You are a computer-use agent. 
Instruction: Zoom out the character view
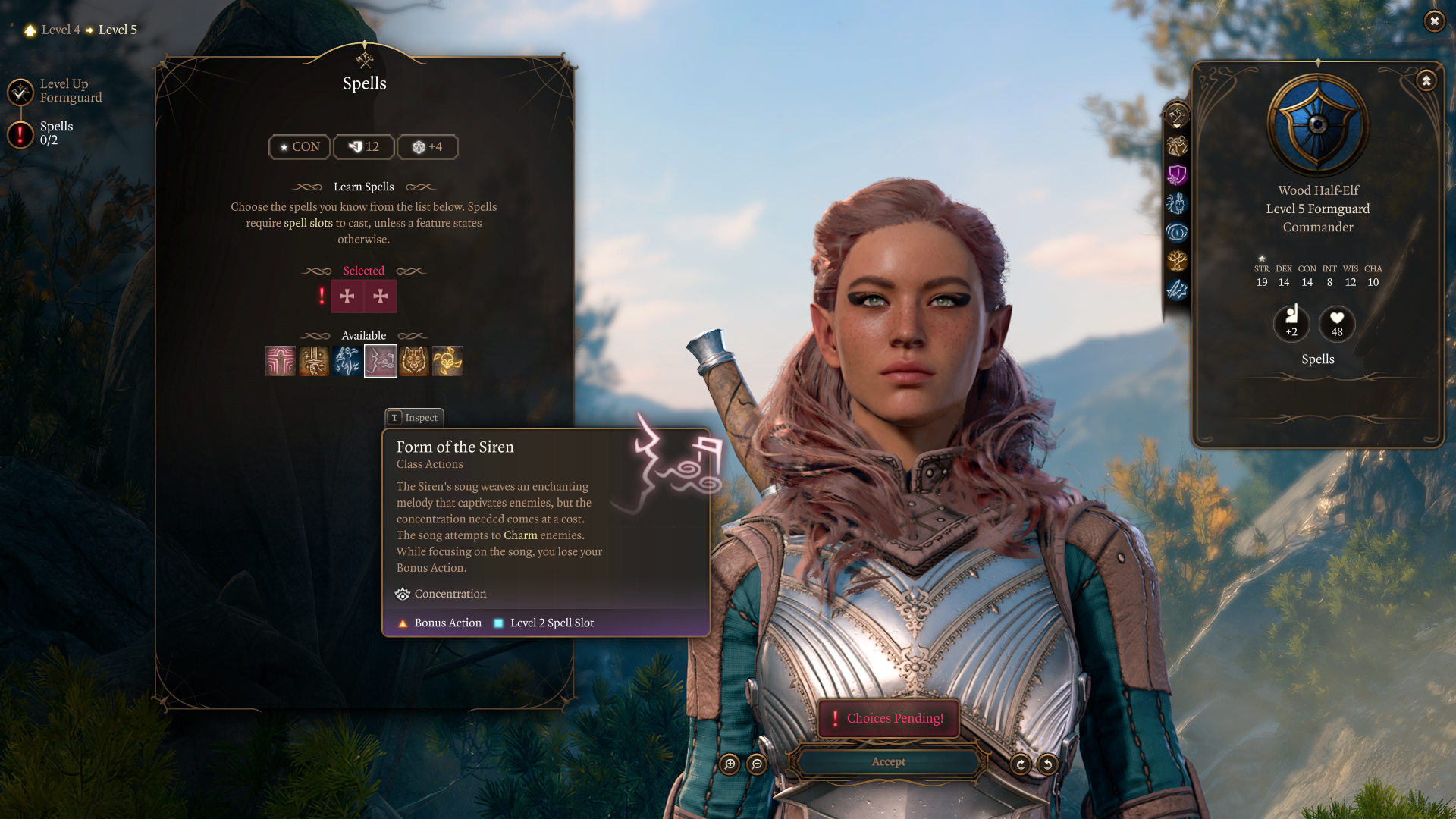[x=757, y=764]
